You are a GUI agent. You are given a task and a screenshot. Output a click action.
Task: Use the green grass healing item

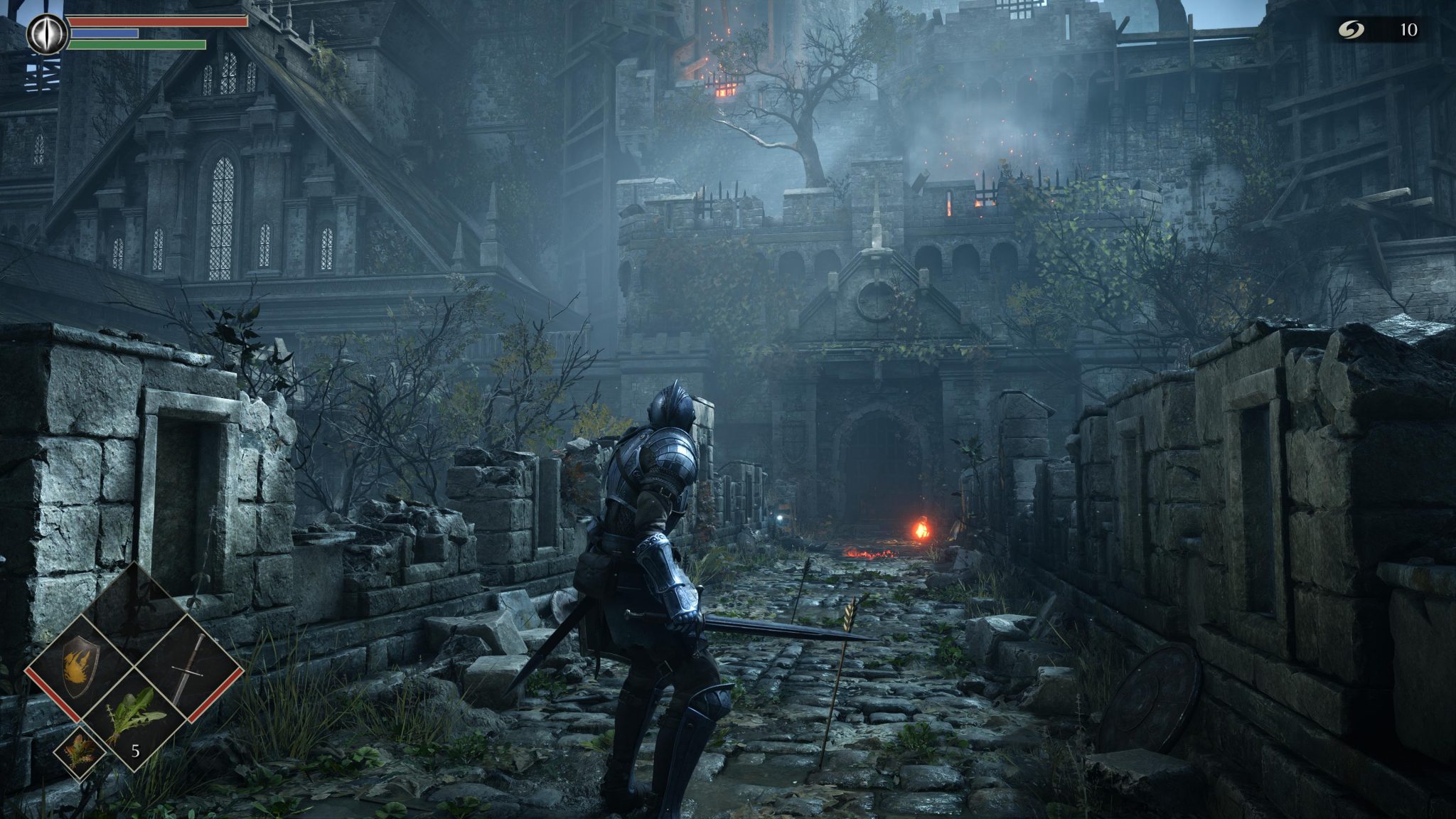[x=134, y=718]
